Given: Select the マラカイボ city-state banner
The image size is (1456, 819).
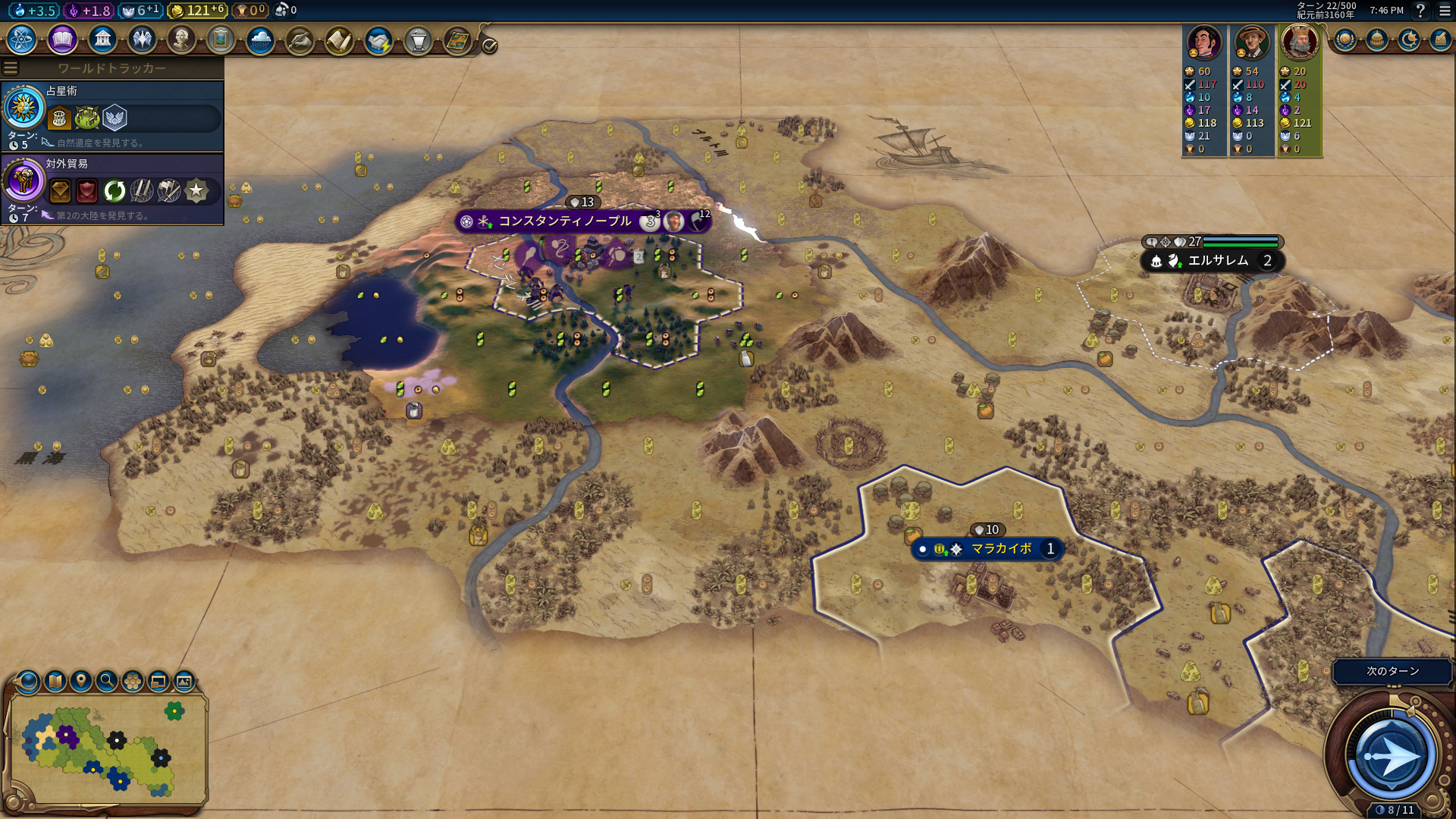Looking at the screenshot, I should click(x=1000, y=549).
